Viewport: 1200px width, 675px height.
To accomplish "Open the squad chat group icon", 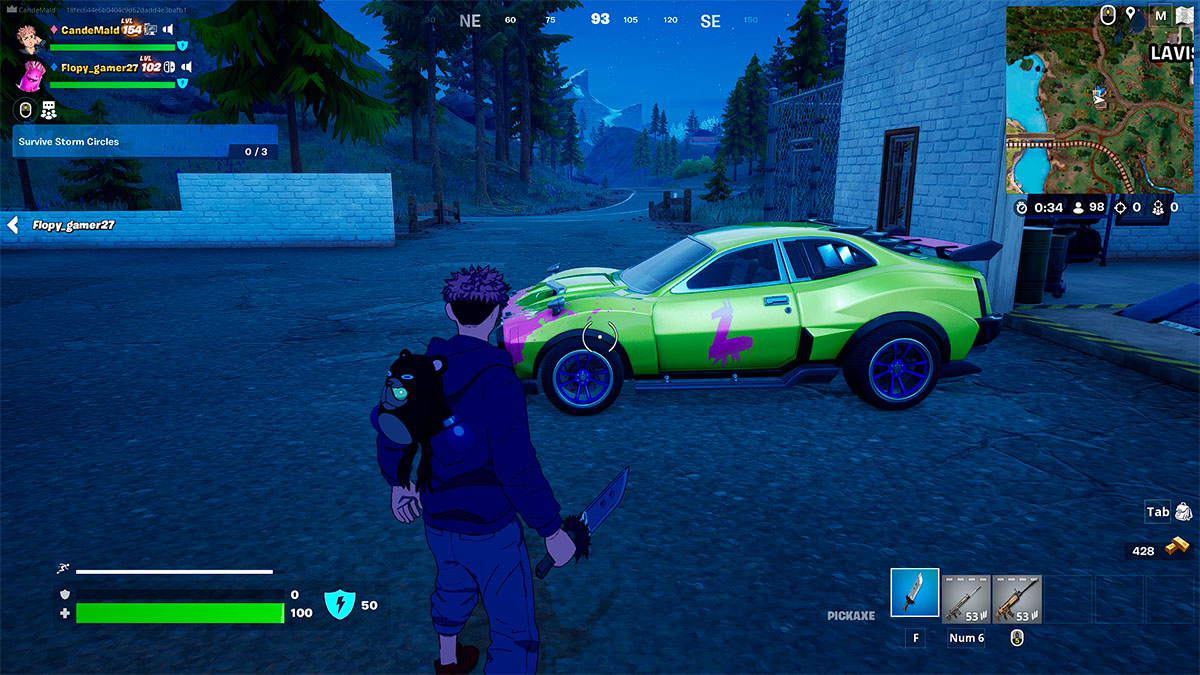I will 48,110.
